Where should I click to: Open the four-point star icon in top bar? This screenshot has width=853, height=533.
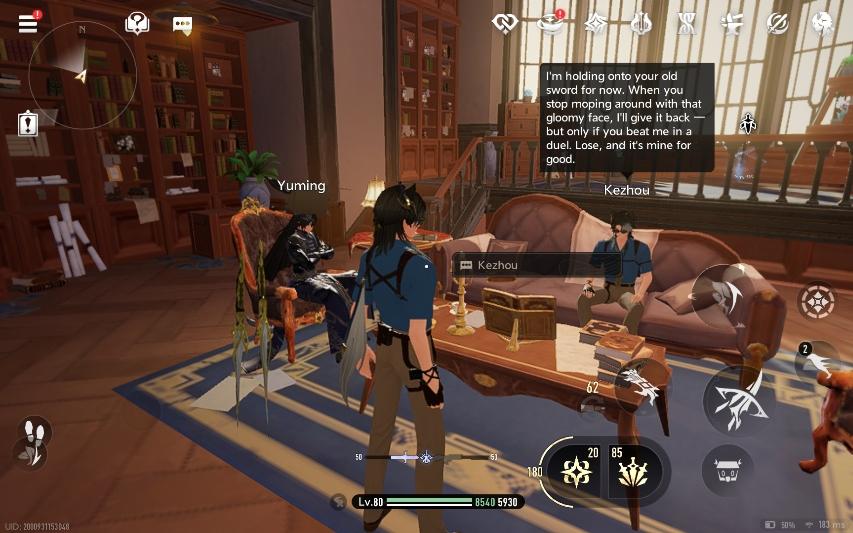click(596, 23)
